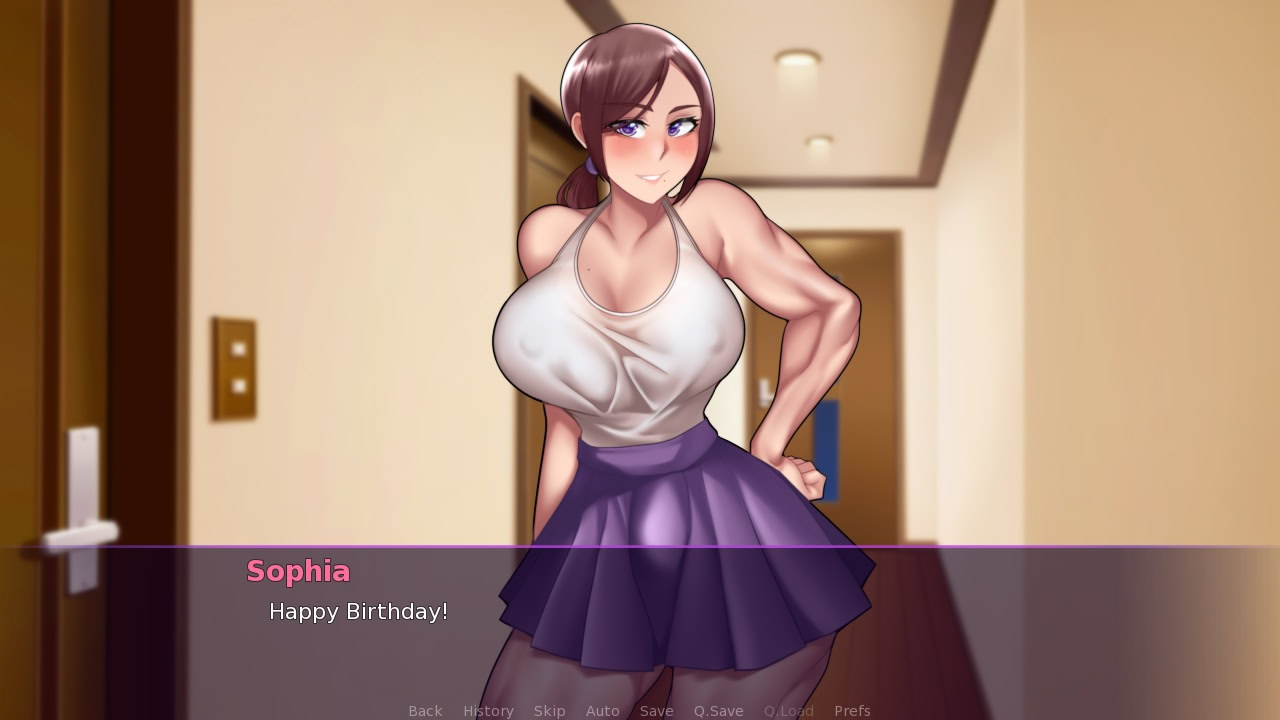Select the Skip option in the quick menu
This screenshot has width=1280, height=720.
(x=549, y=710)
